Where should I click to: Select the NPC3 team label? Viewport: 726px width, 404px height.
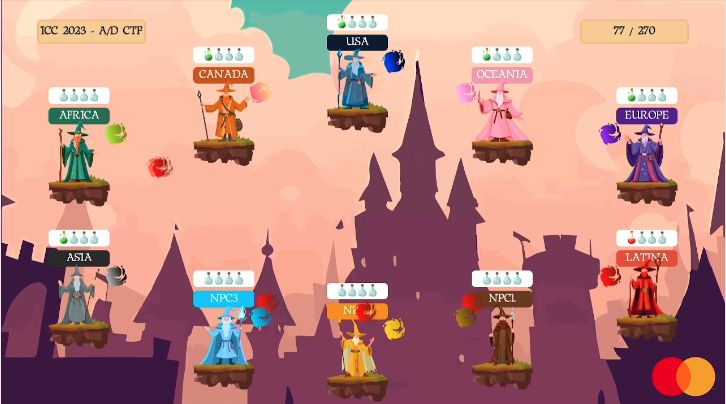coord(222,298)
